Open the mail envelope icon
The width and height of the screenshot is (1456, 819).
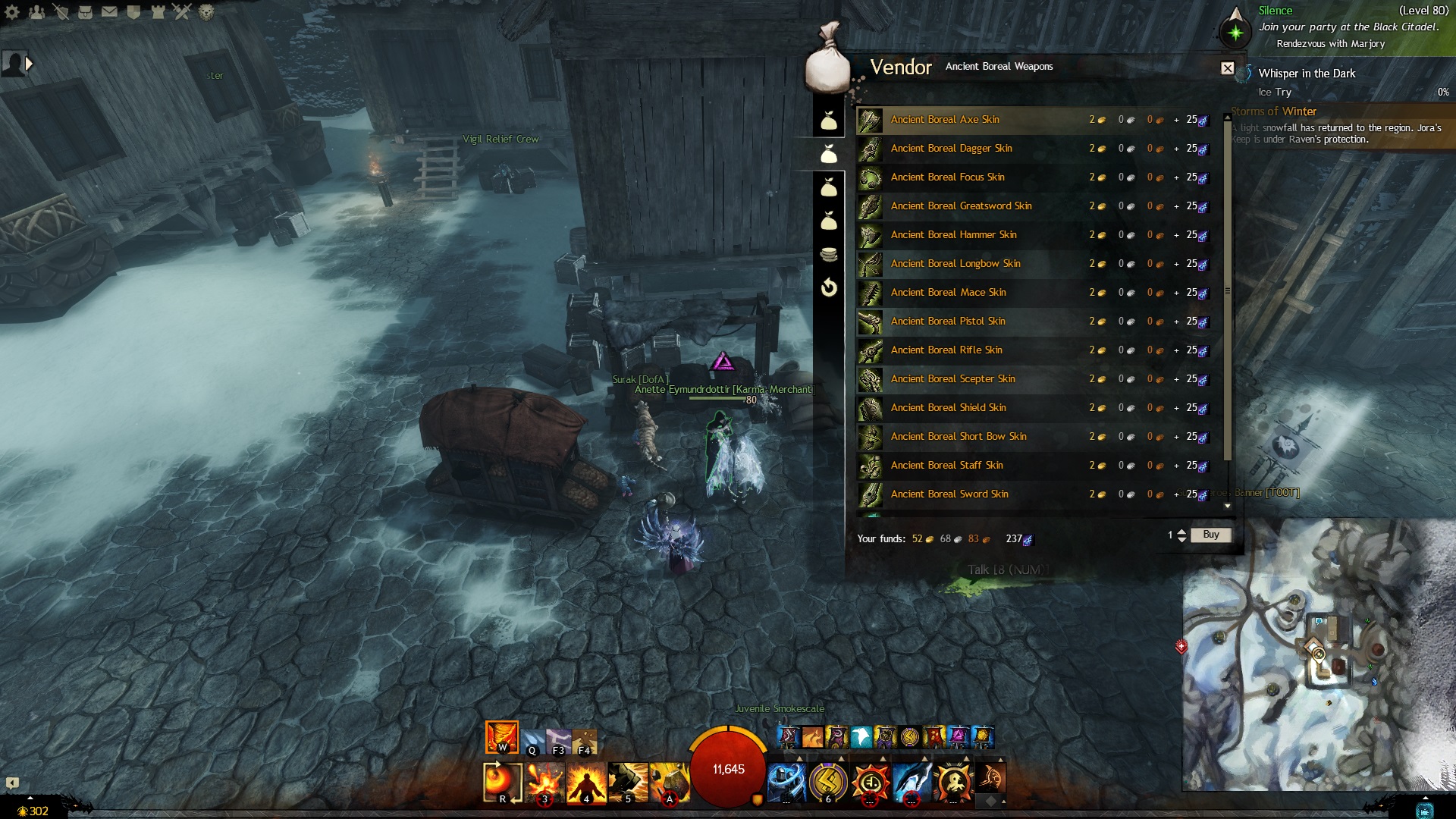pyautogui.click(x=109, y=12)
